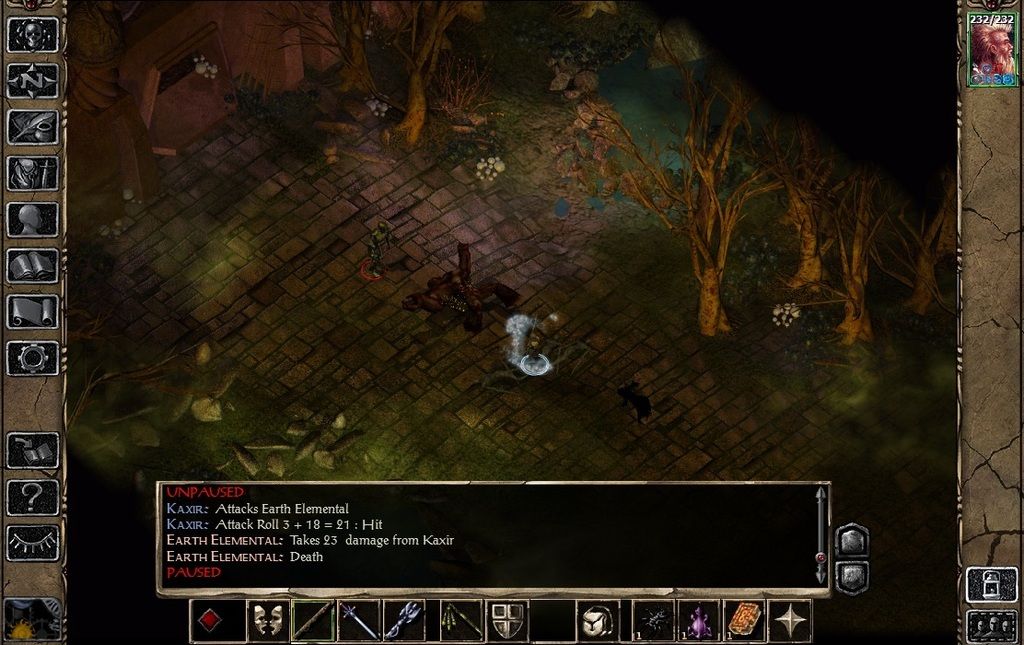Screen dimensions: 1024x645
Task: Toggle the closed-eye rest button
Action: tap(32, 542)
